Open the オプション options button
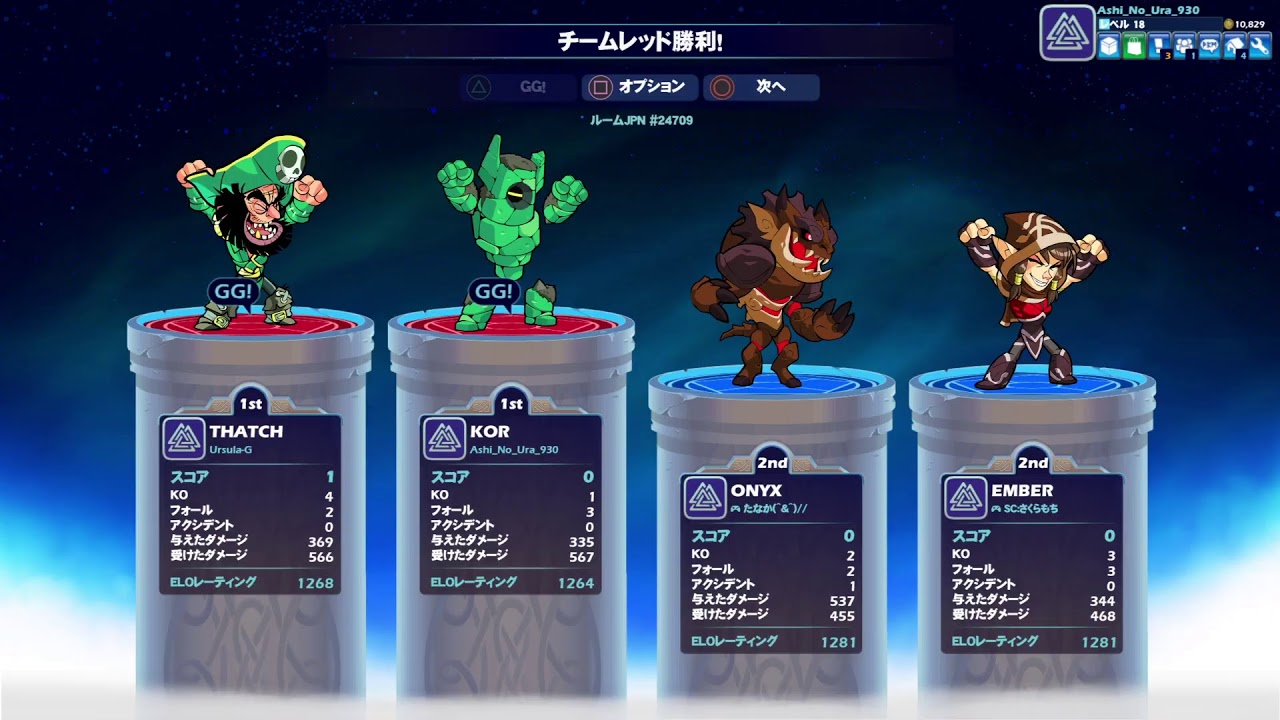1280x720 pixels. [x=640, y=87]
